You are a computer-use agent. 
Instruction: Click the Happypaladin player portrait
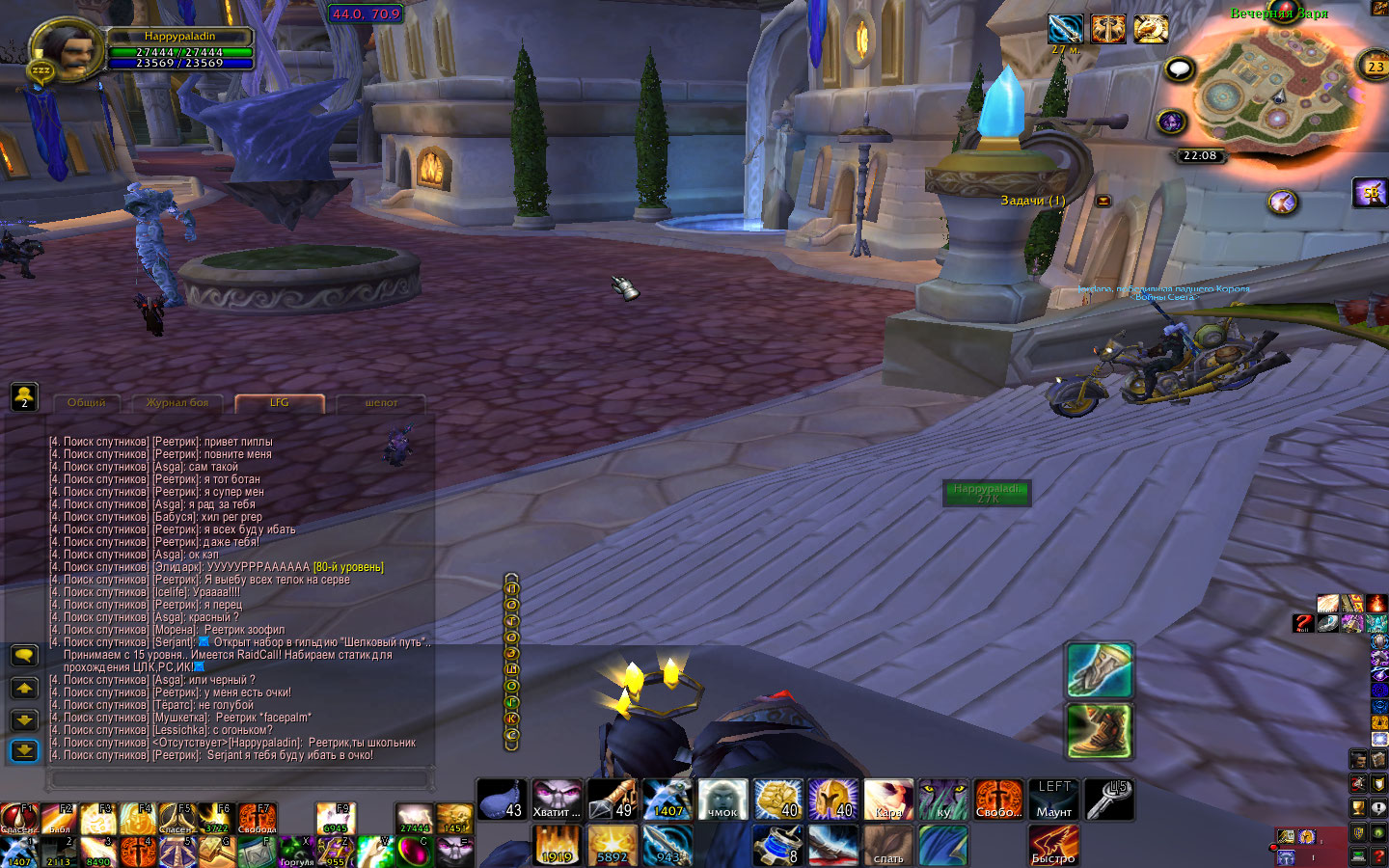tap(68, 48)
